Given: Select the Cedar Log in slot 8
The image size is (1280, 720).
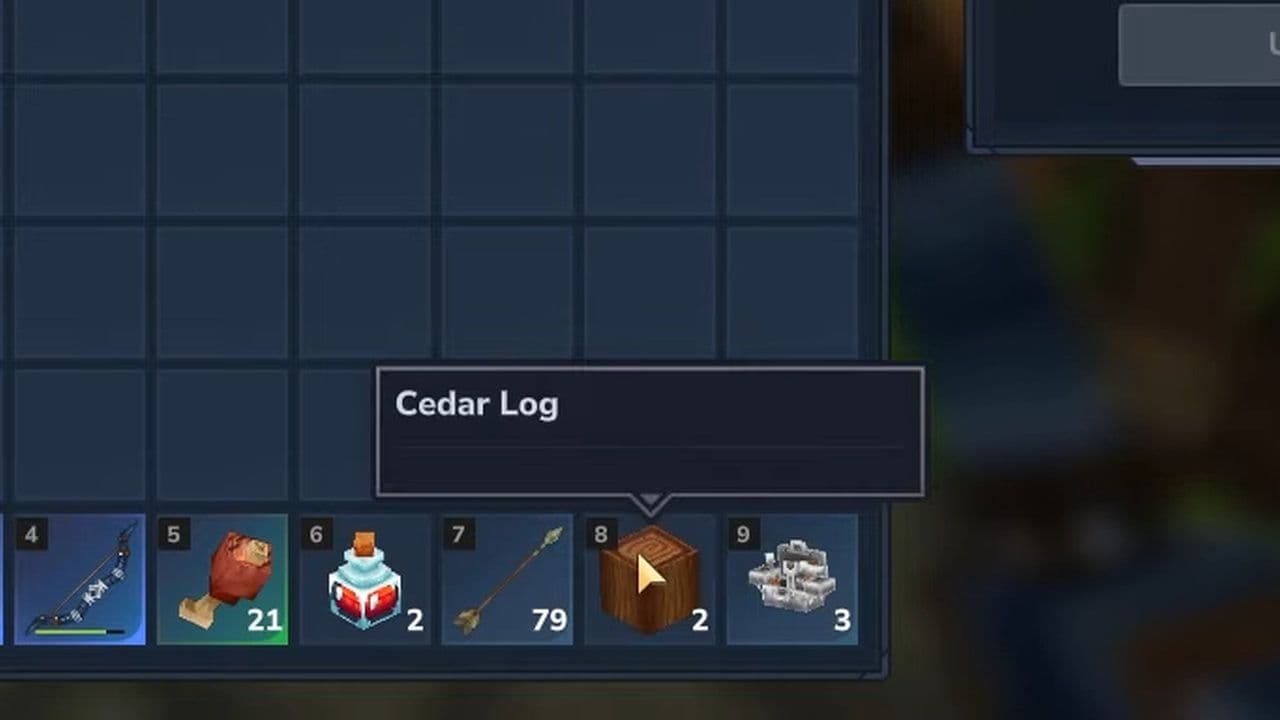Looking at the screenshot, I should 650,578.
